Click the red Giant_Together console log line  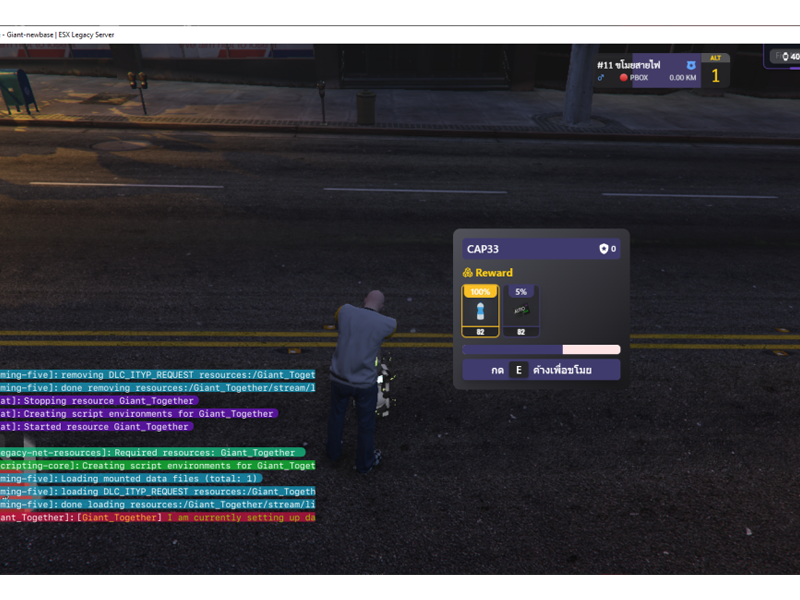(160, 517)
